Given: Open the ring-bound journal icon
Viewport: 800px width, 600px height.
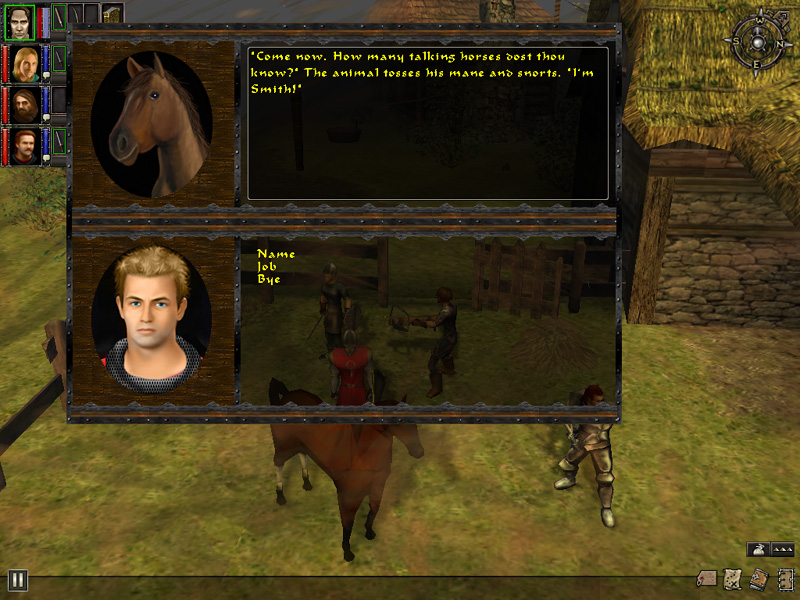Looking at the screenshot, I should (x=786, y=580).
